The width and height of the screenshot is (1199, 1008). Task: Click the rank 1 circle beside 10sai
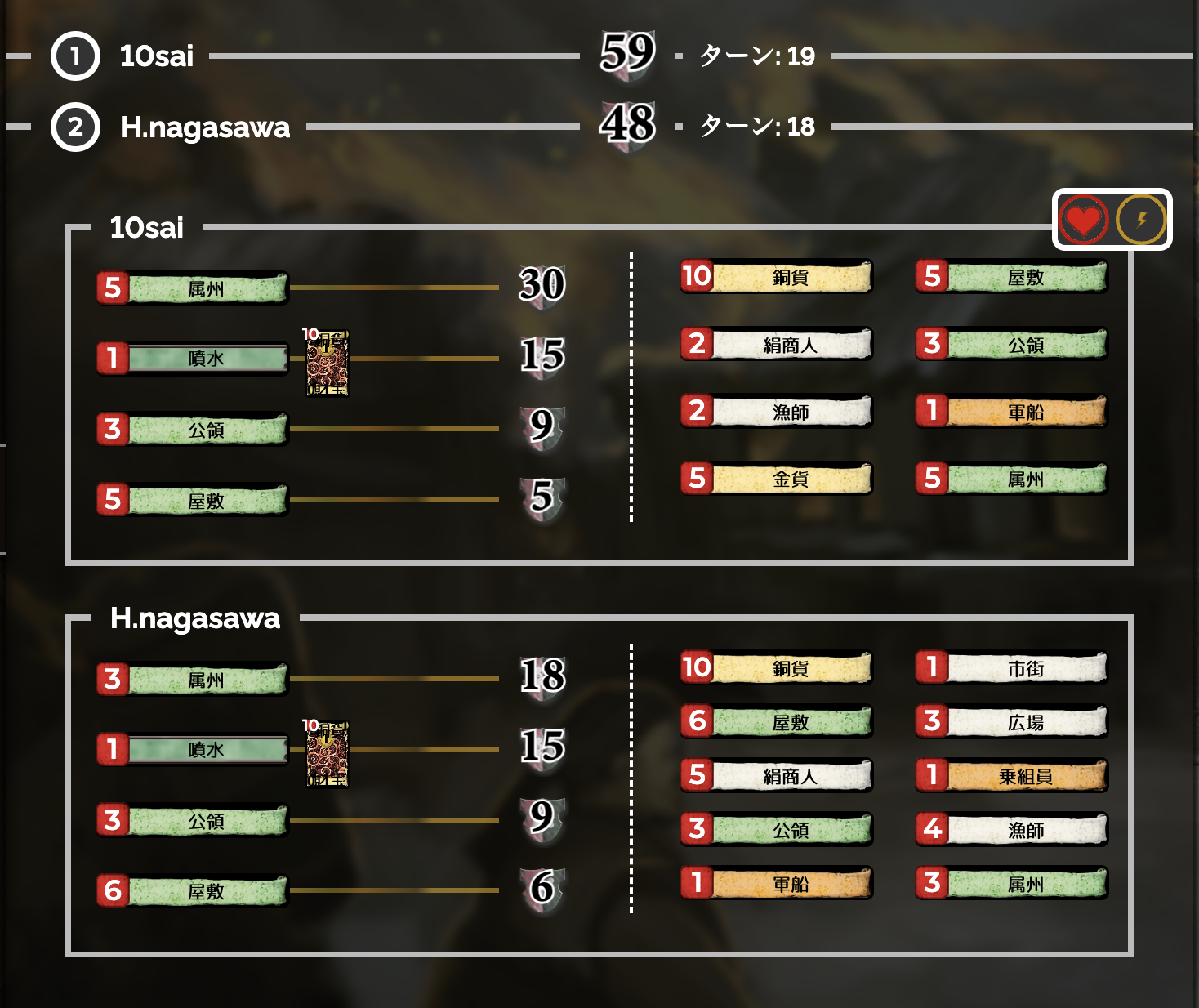point(74,56)
